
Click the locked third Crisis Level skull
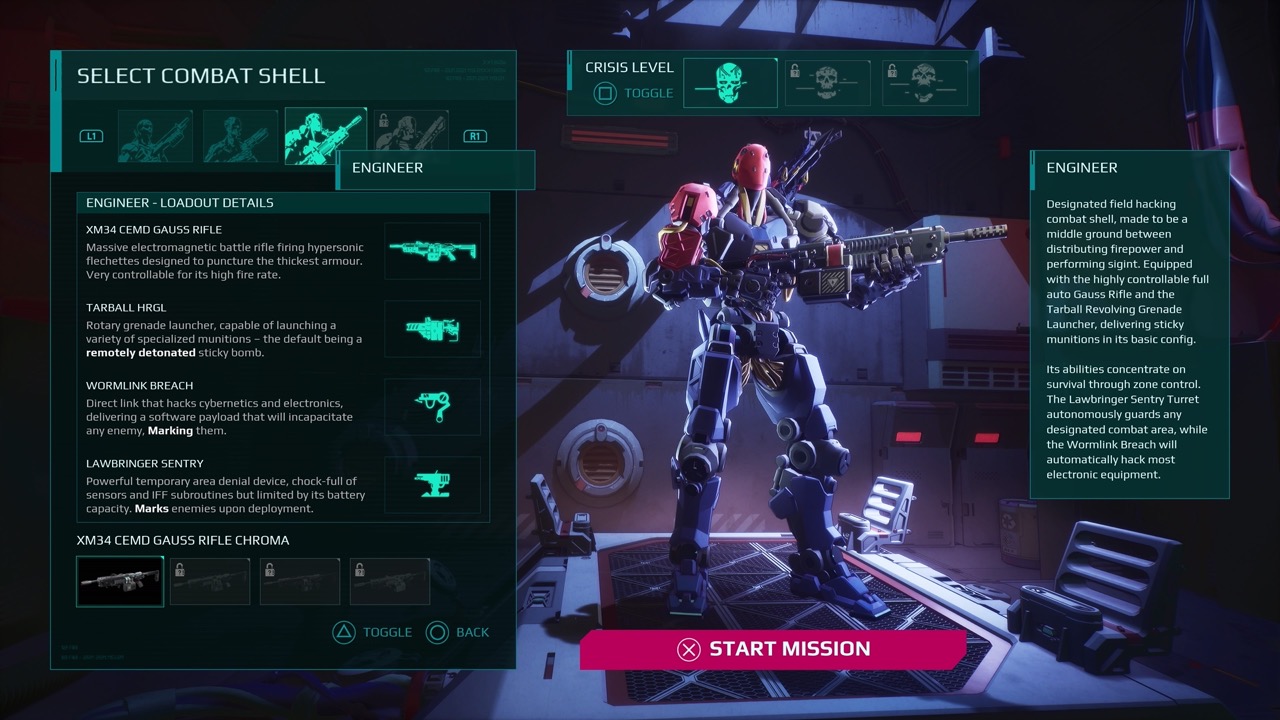tap(924, 82)
